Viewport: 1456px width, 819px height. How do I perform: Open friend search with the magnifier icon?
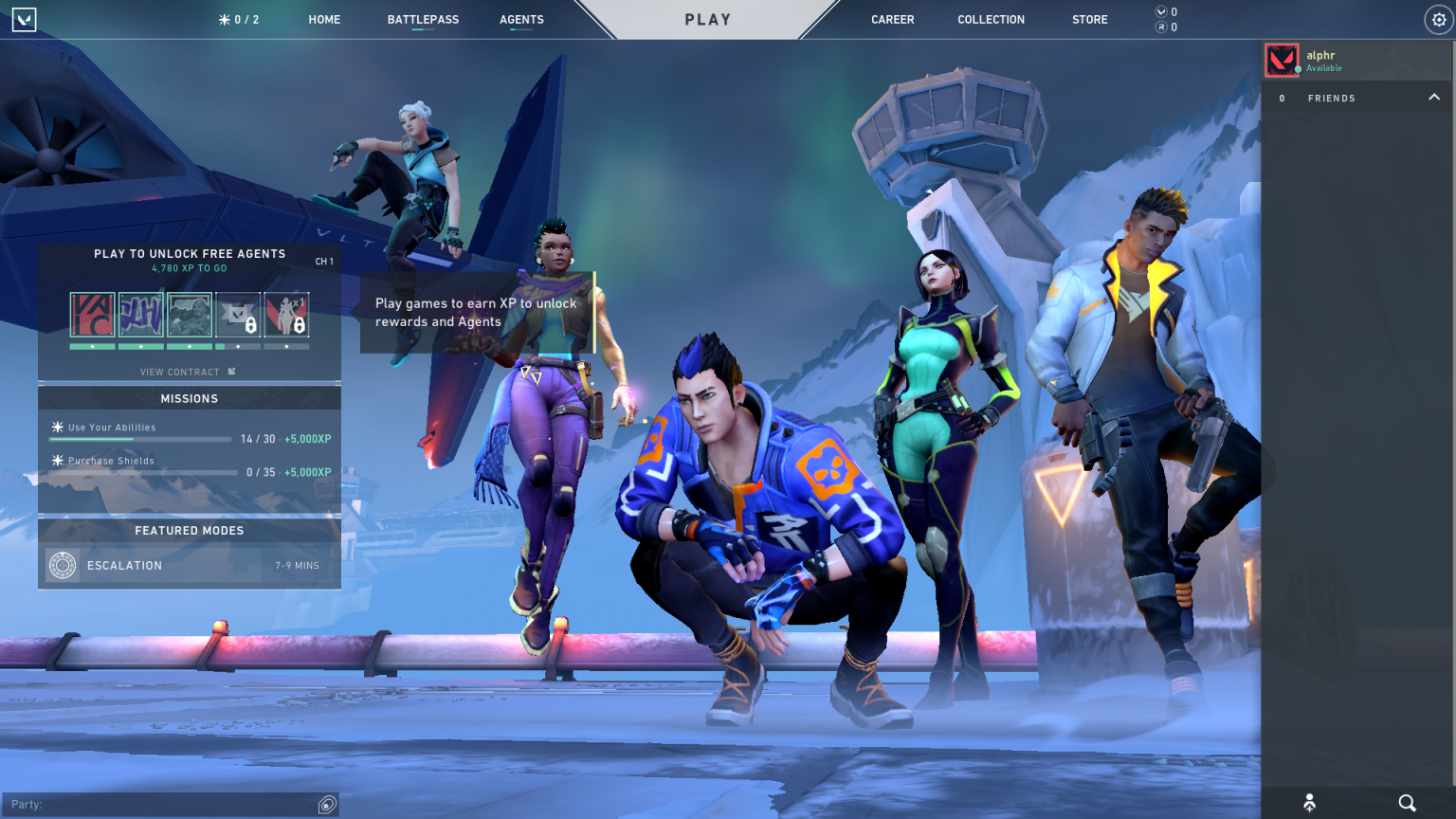click(1409, 801)
